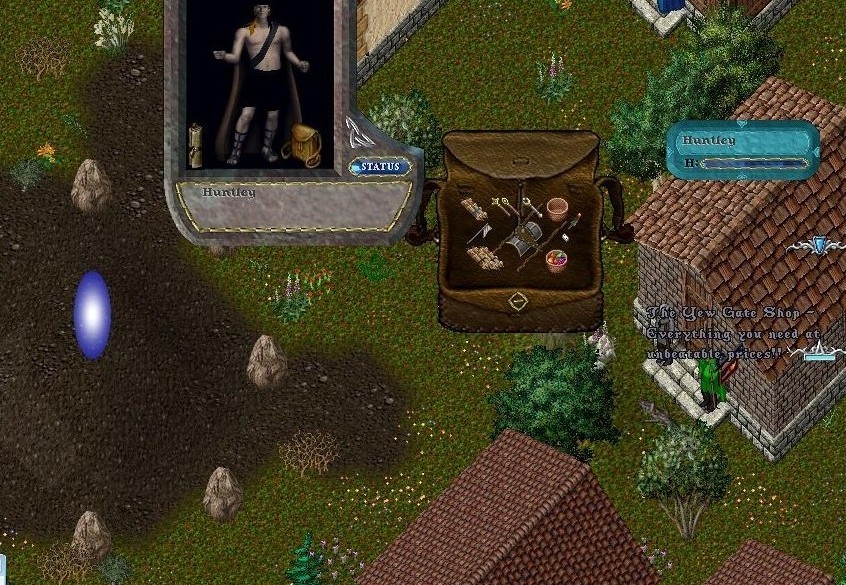This screenshot has width=846, height=585.
Task: Pick the fruit basket in the backpack
Action: pyautogui.click(x=556, y=262)
